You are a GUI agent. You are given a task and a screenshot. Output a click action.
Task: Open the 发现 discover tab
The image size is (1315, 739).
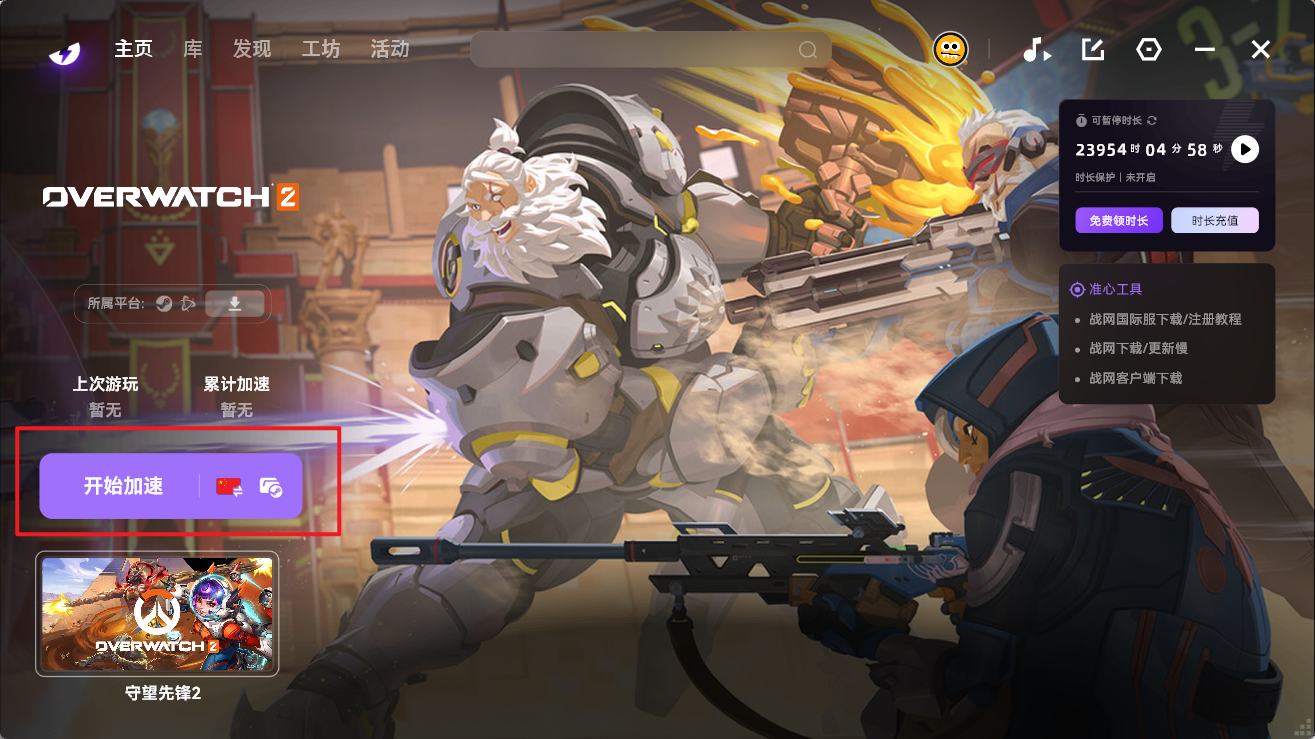(252, 49)
